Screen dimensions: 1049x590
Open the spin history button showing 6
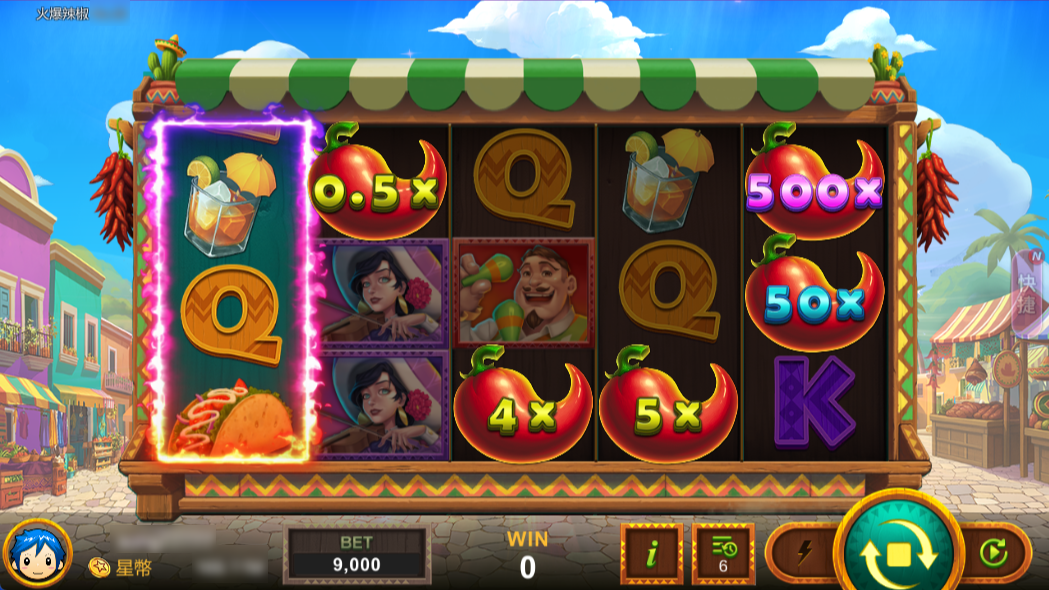(x=723, y=552)
